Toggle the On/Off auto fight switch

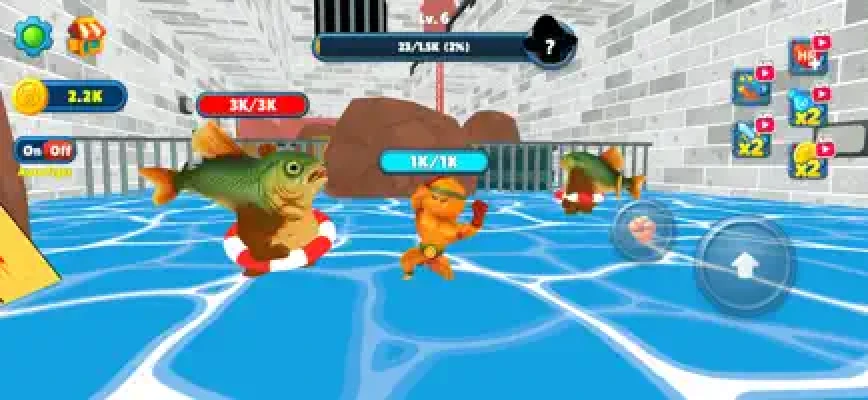(46, 150)
